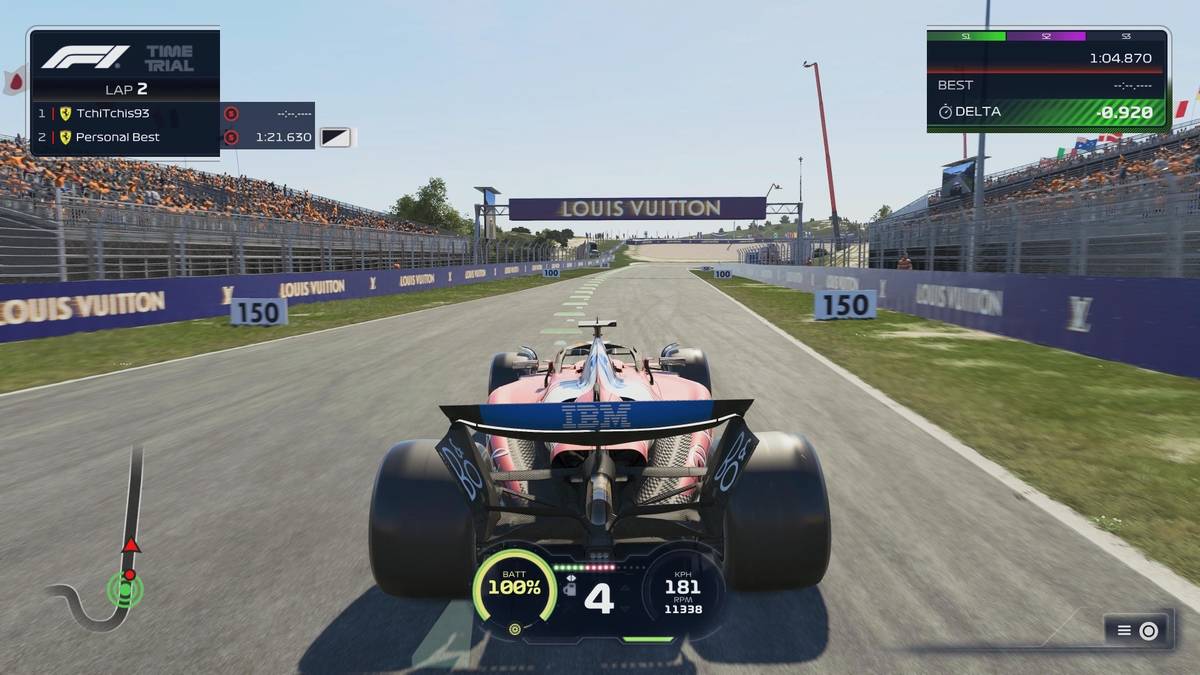Open the three-line menu icon
Image resolution: width=1200 pixels, height=675 pixels.
pyautogui.click(x=1124, y=630)
